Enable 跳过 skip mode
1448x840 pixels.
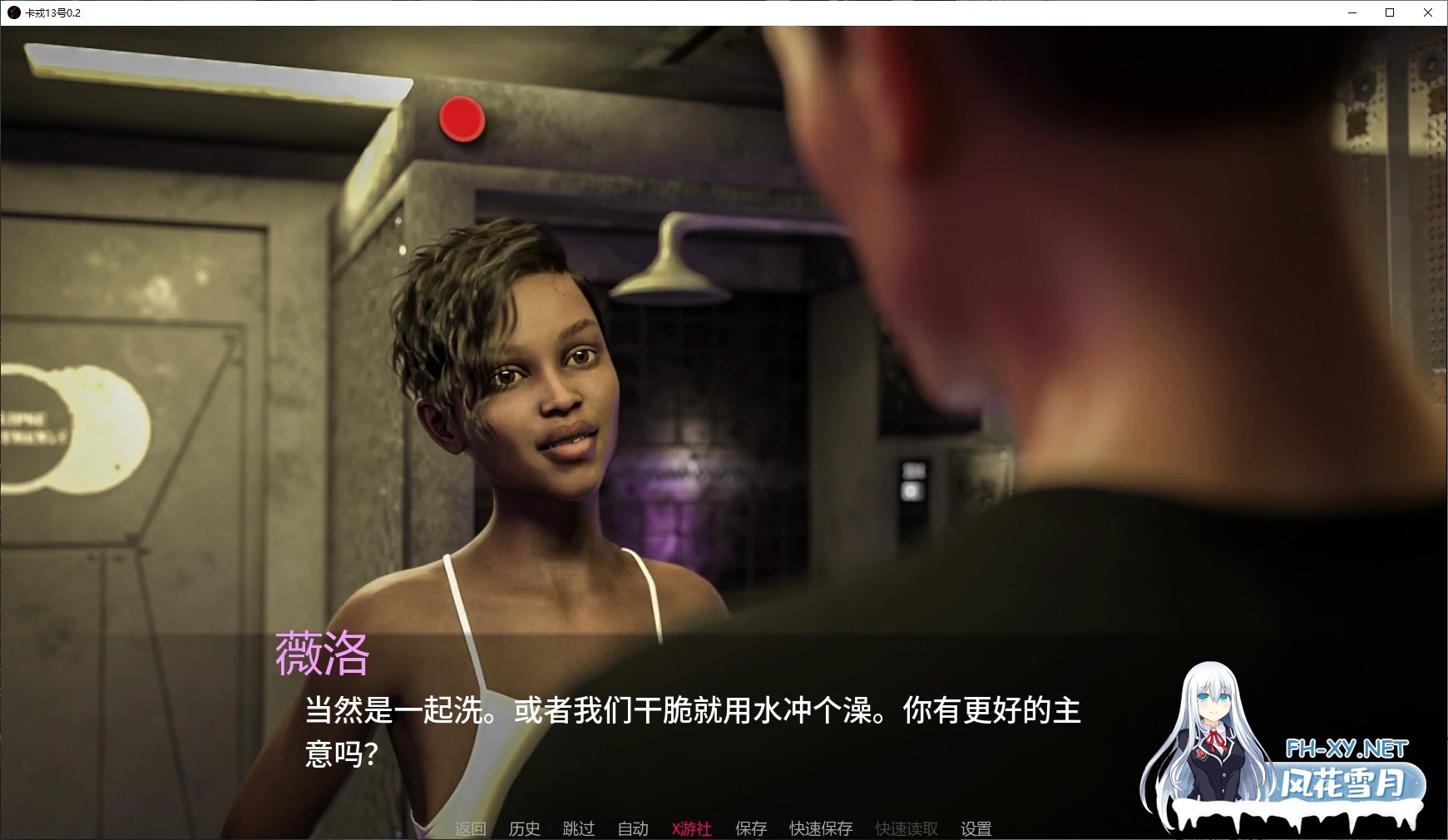coord(578,828)
